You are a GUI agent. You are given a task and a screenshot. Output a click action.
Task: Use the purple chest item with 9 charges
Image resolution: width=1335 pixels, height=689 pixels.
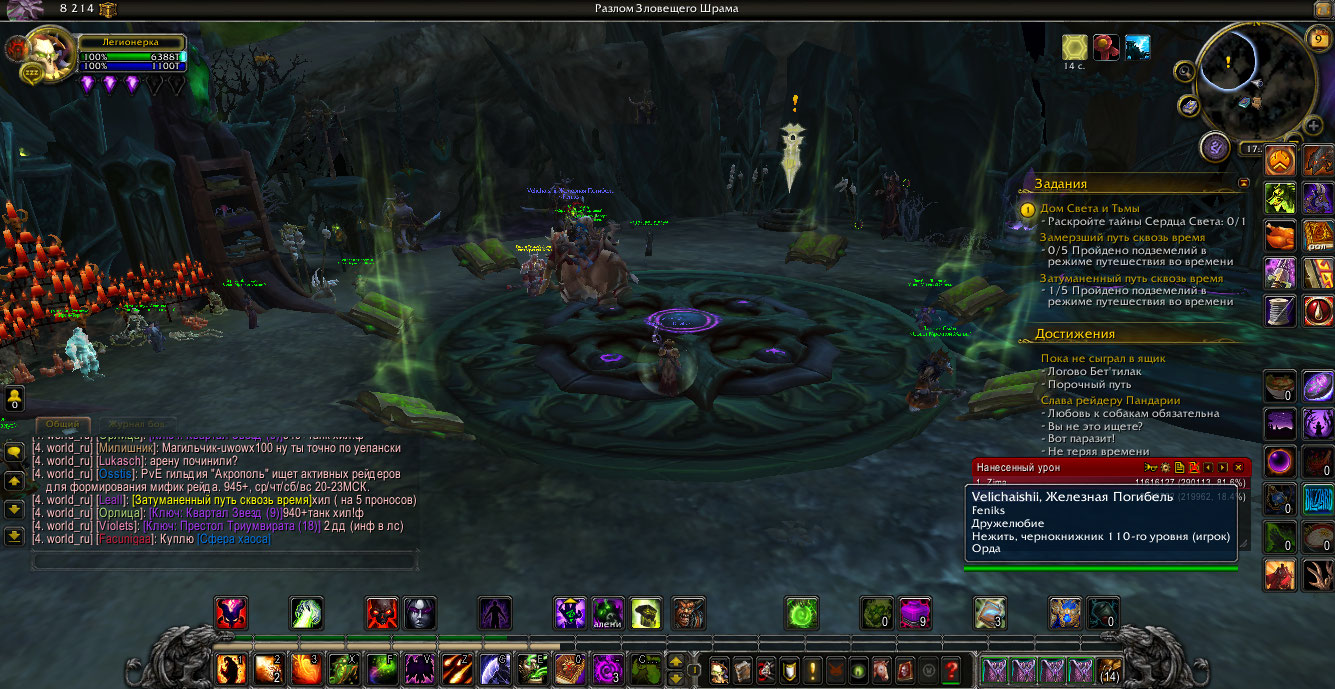[915, 613]
